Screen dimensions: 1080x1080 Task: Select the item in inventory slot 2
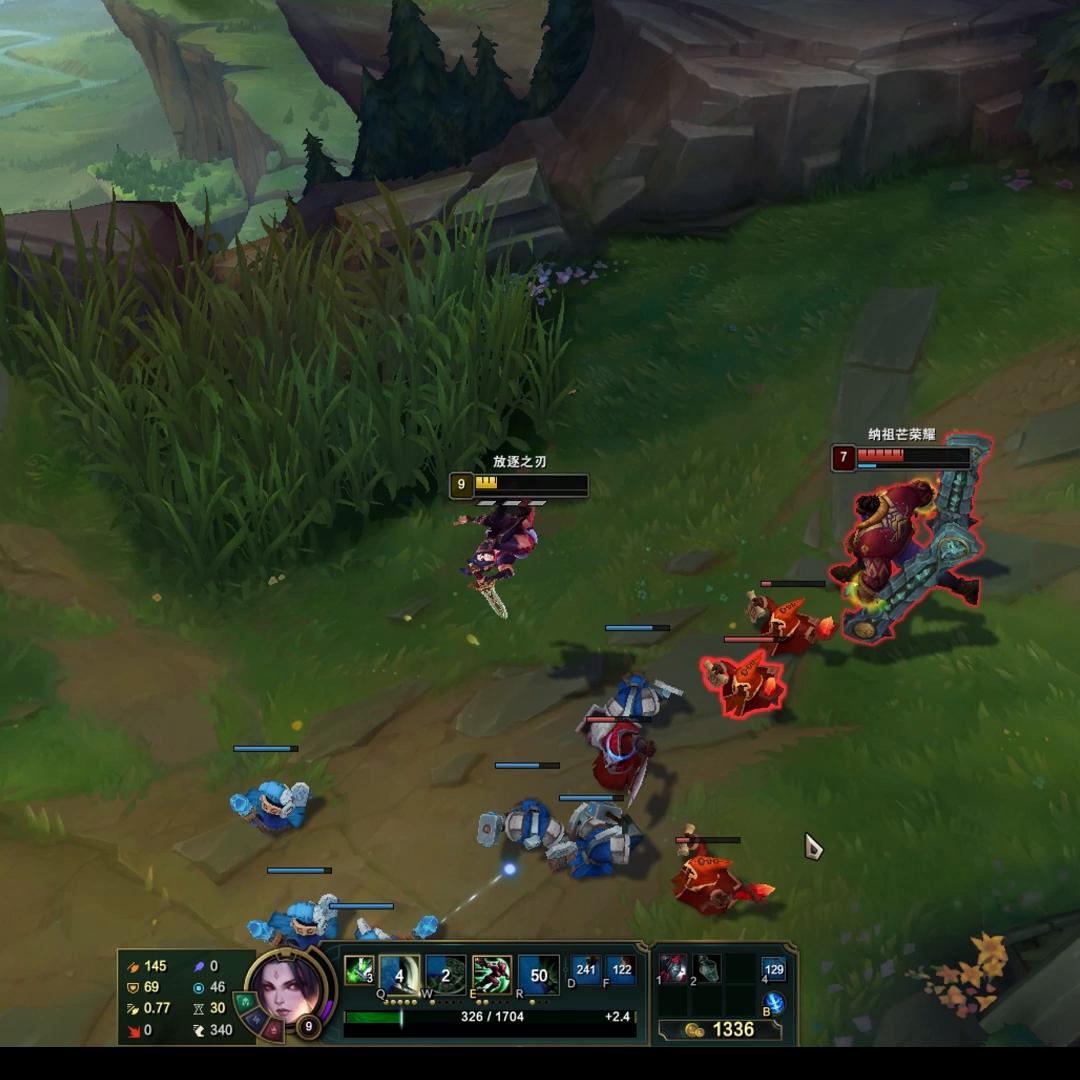(706, 968)
